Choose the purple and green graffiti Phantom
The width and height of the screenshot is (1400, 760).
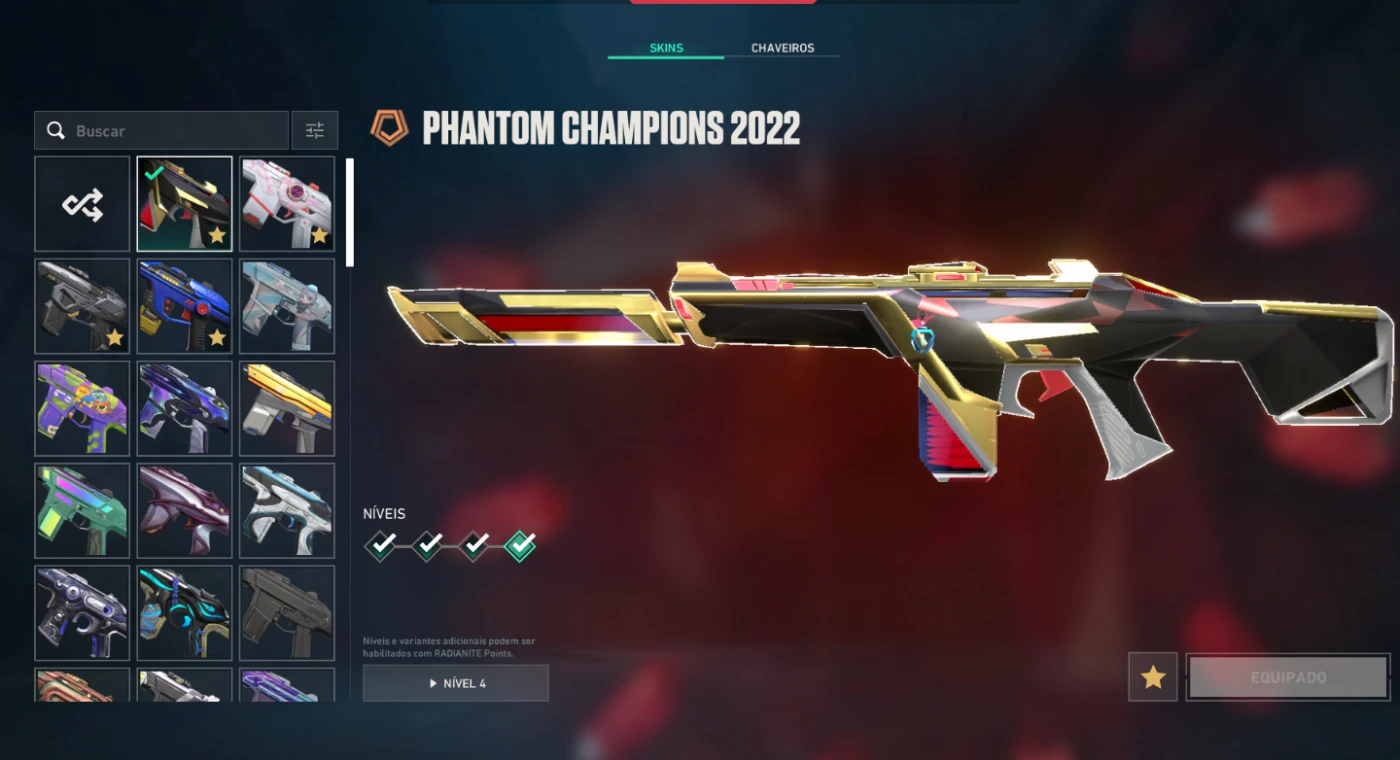click(x=83, y=408)
